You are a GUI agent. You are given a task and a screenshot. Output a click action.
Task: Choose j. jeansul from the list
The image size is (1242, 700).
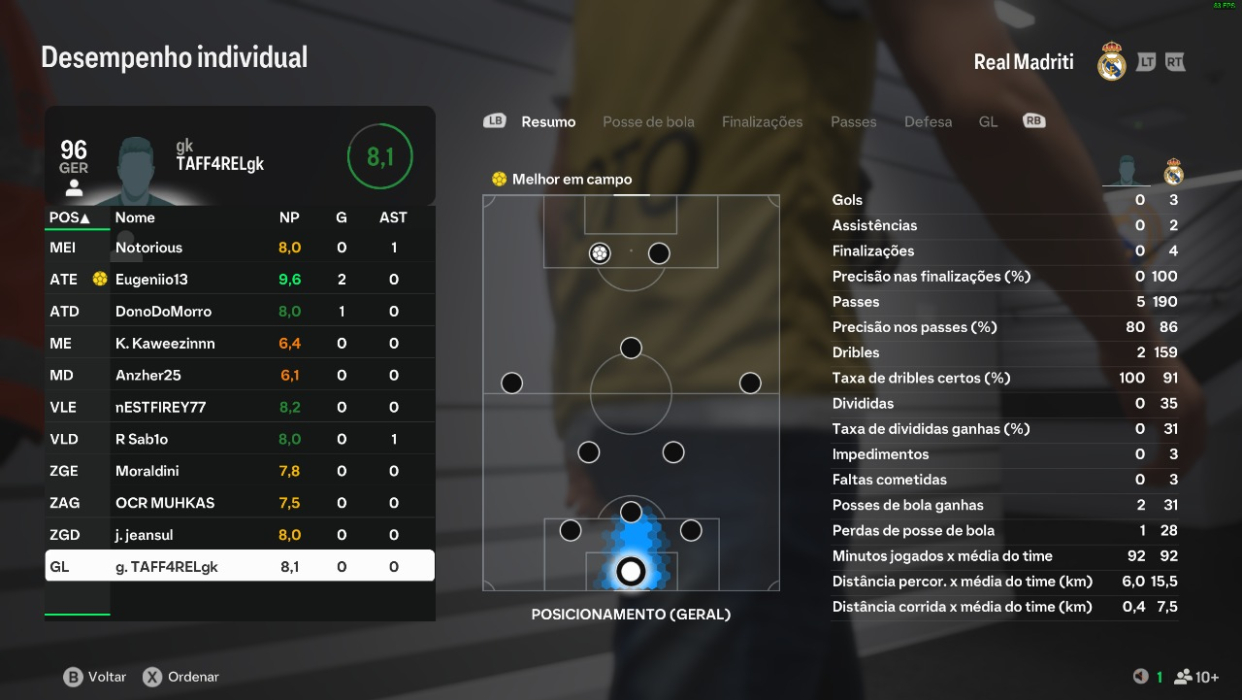(240, 535)
